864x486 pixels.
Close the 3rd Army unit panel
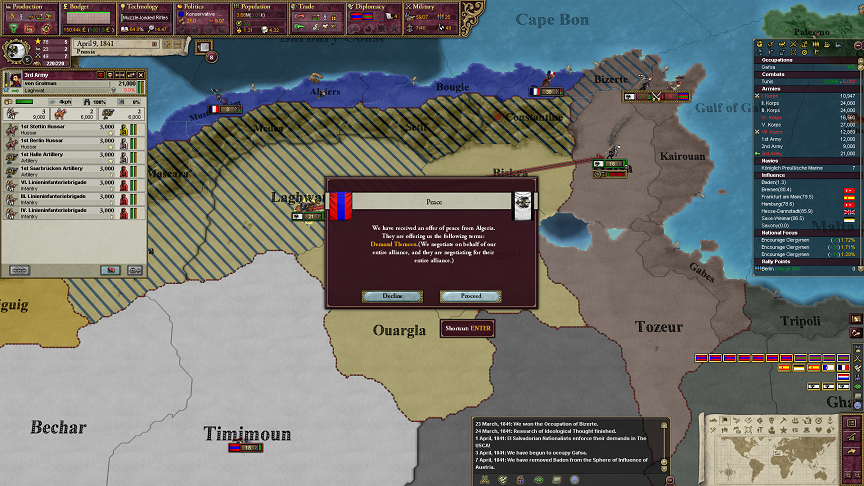coord(141,75)
